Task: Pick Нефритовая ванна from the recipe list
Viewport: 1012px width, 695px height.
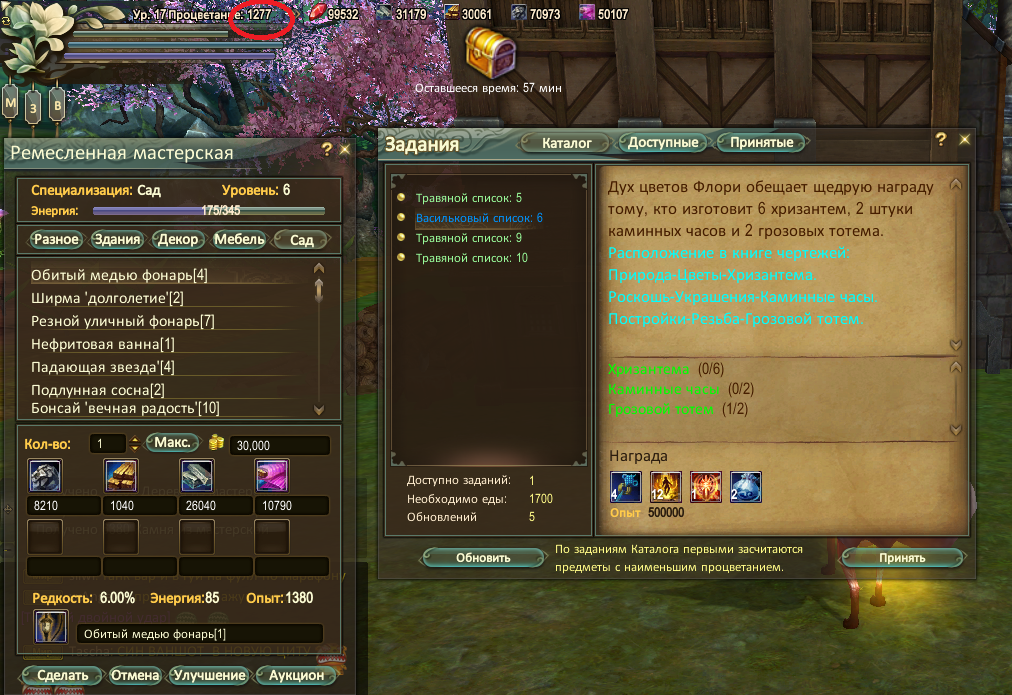Action: (103, 344)
